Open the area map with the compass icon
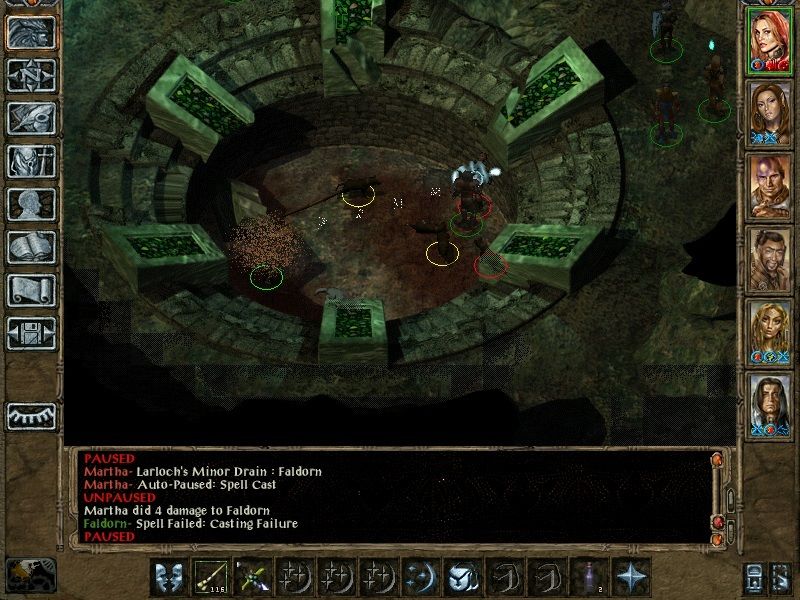This screenshot has height=600, width=800. 31,75
